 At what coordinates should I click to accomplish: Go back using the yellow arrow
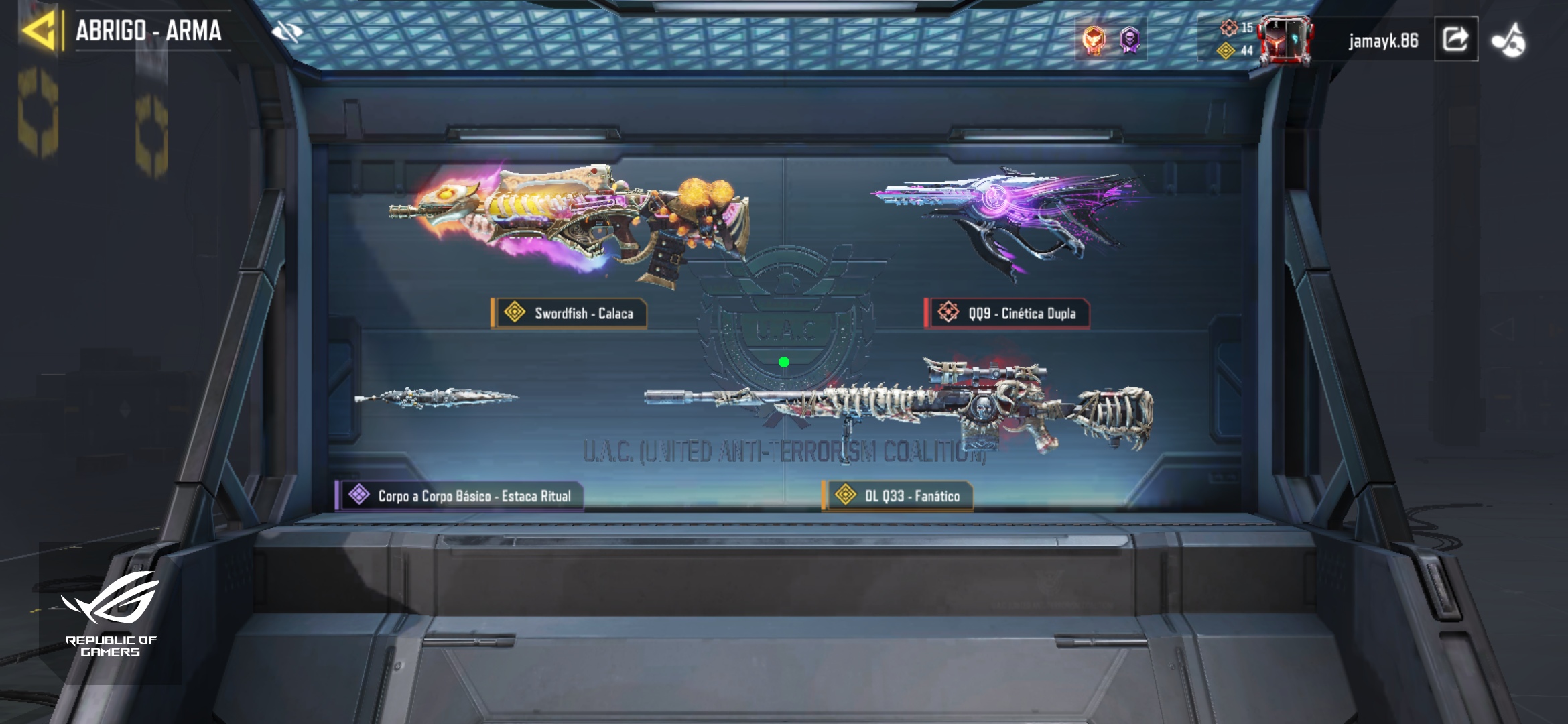click(x=38, y=31)
